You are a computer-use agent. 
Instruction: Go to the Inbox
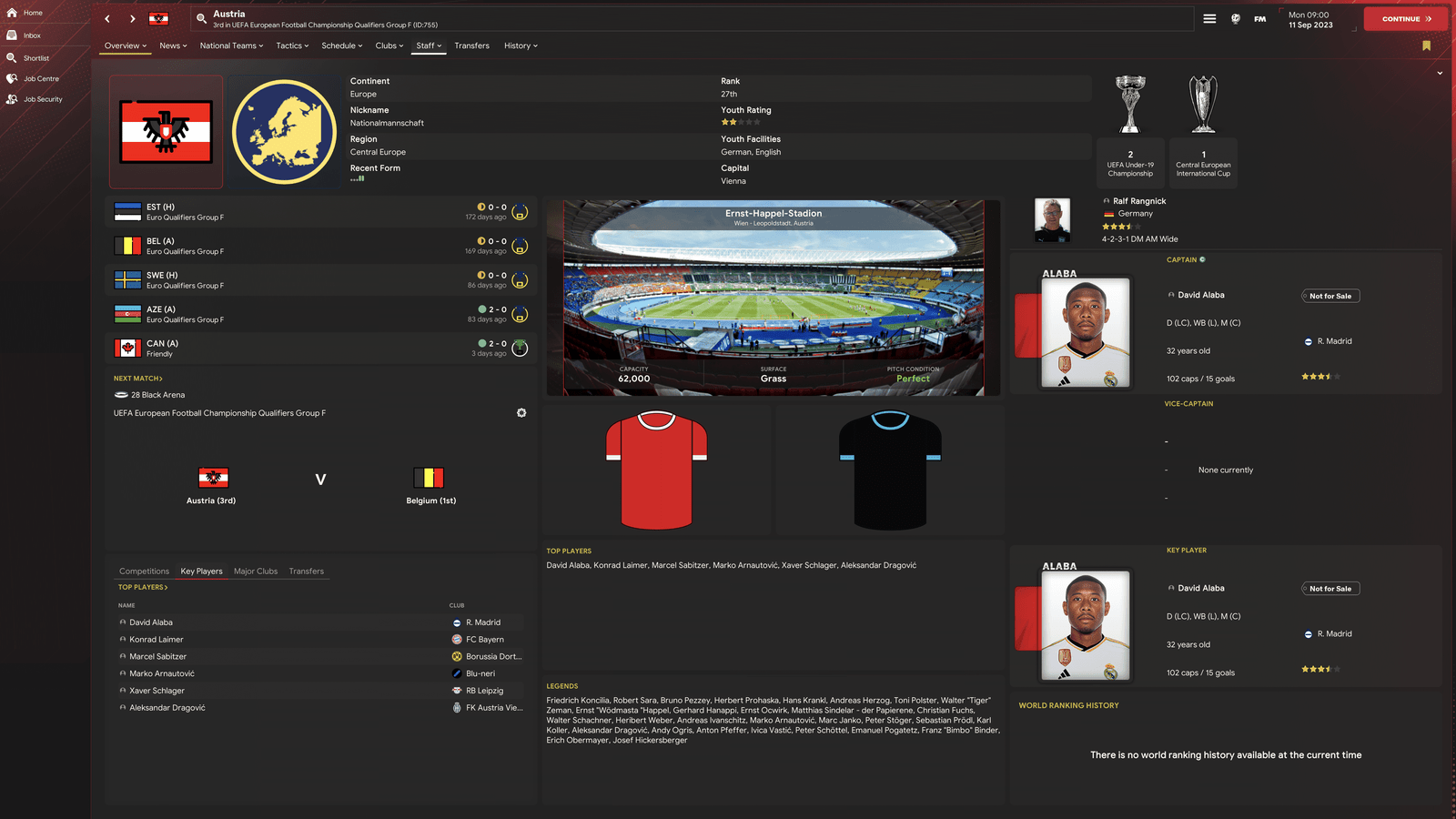pyautogui.click(x=32, y=35)
